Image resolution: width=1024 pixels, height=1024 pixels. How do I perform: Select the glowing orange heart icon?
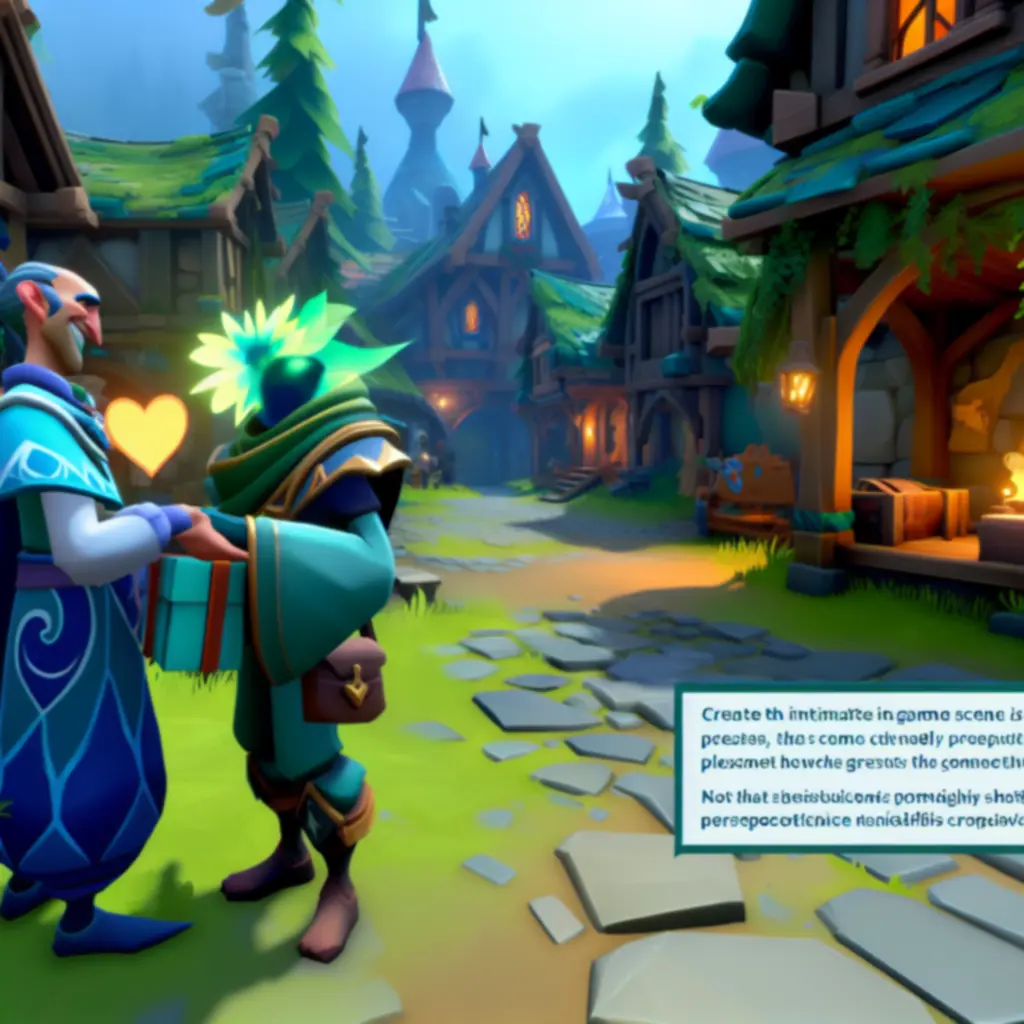point(146,432)
